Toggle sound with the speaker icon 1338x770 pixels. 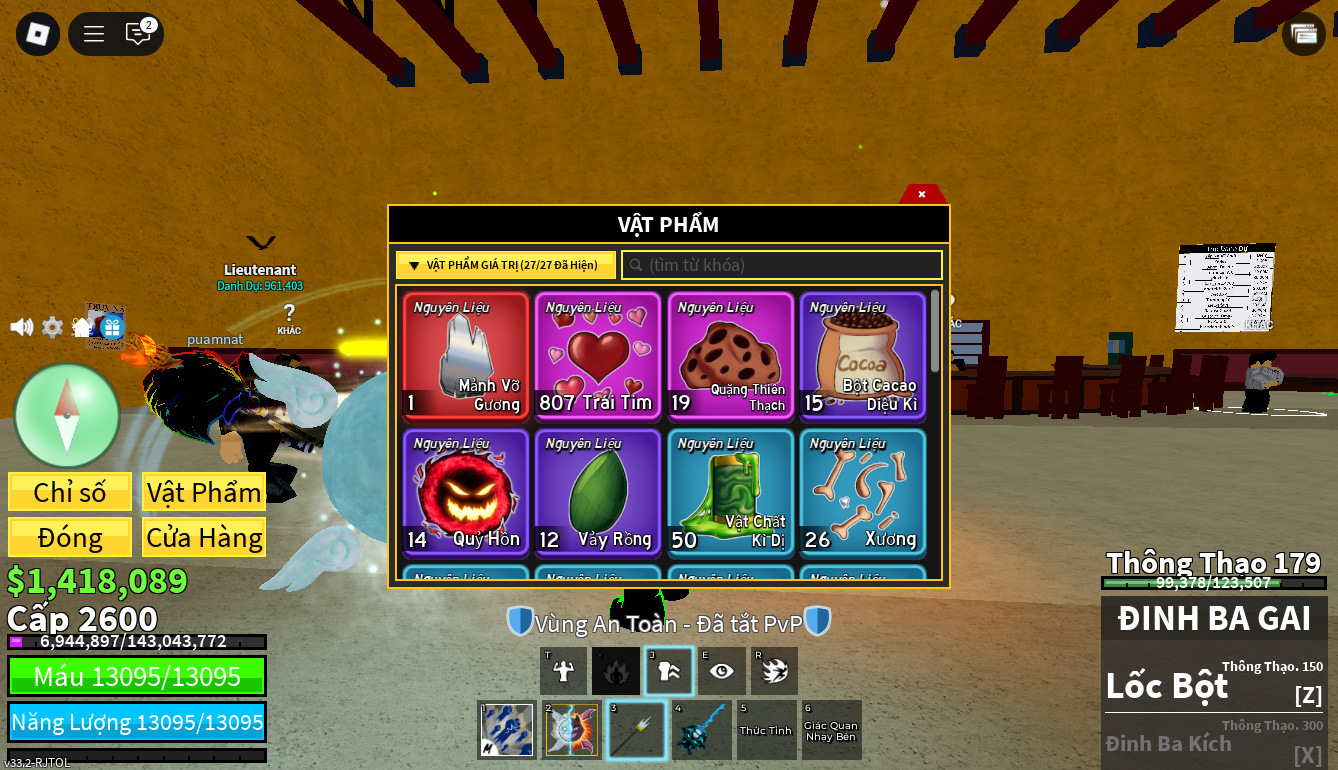21,327
